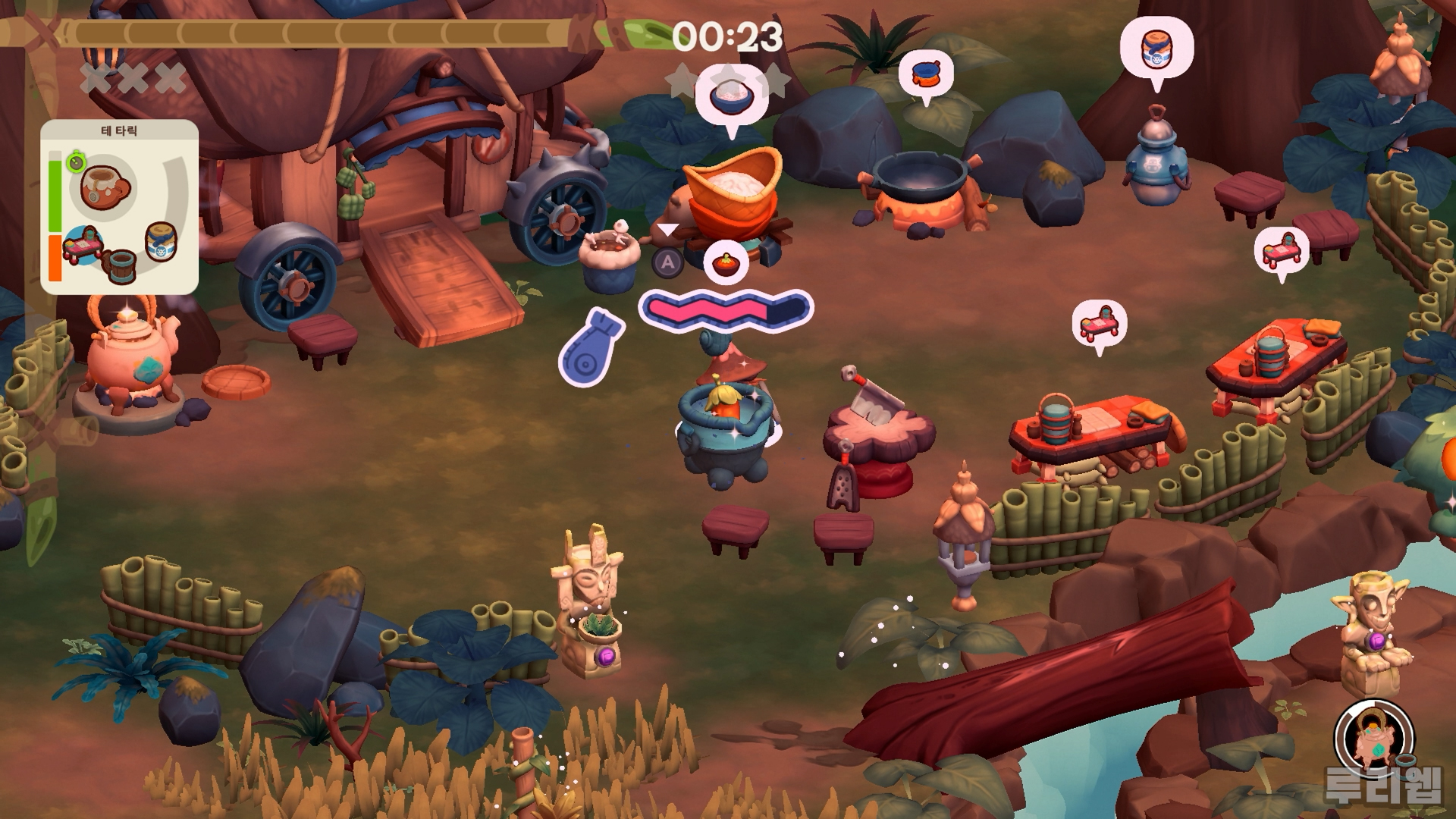Click the rice bowl speech bubble
The width and height of the screenshot is (1456, 819).
click(730, 96)
